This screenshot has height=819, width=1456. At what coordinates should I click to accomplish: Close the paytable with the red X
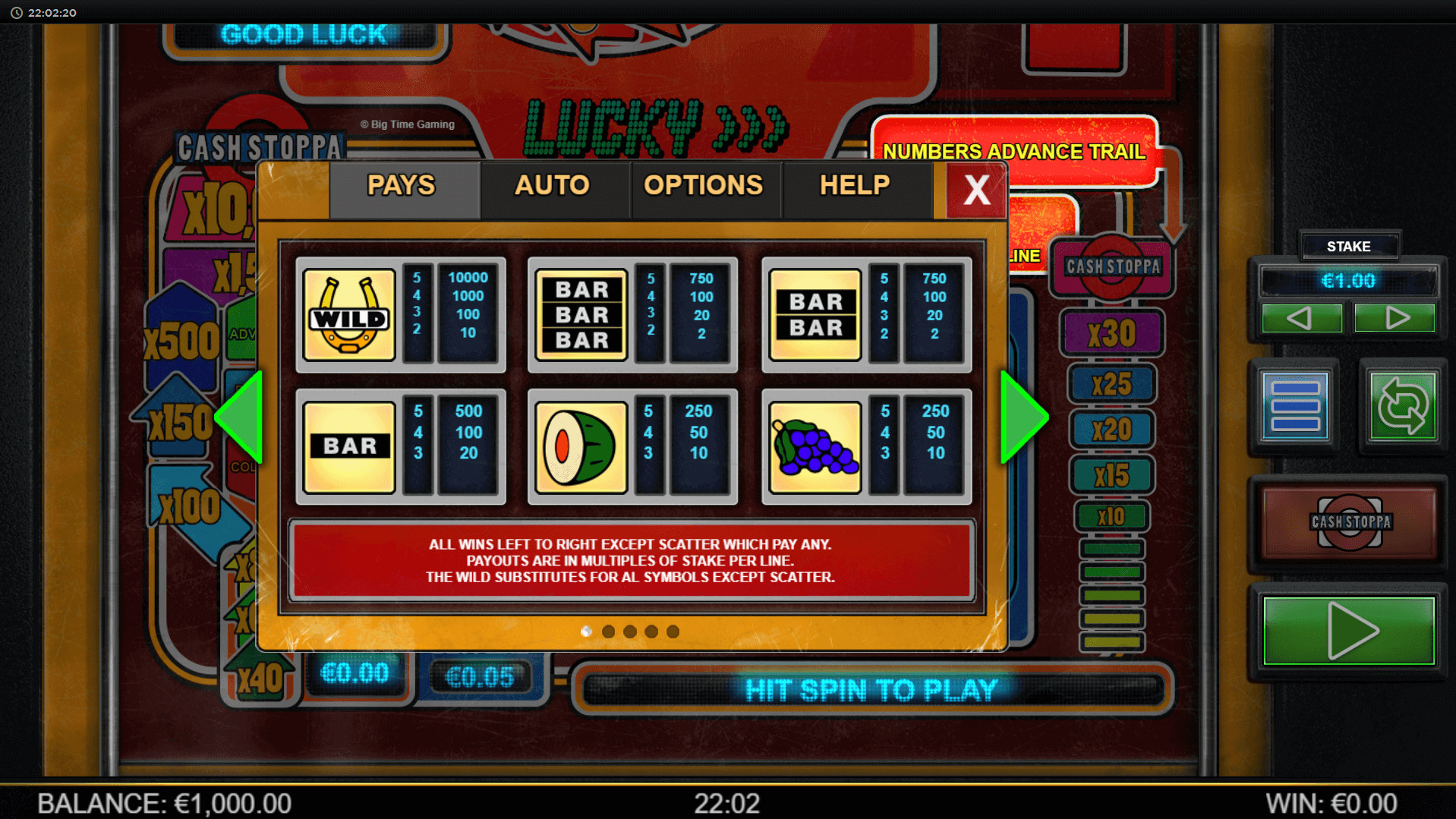[976, 190]
